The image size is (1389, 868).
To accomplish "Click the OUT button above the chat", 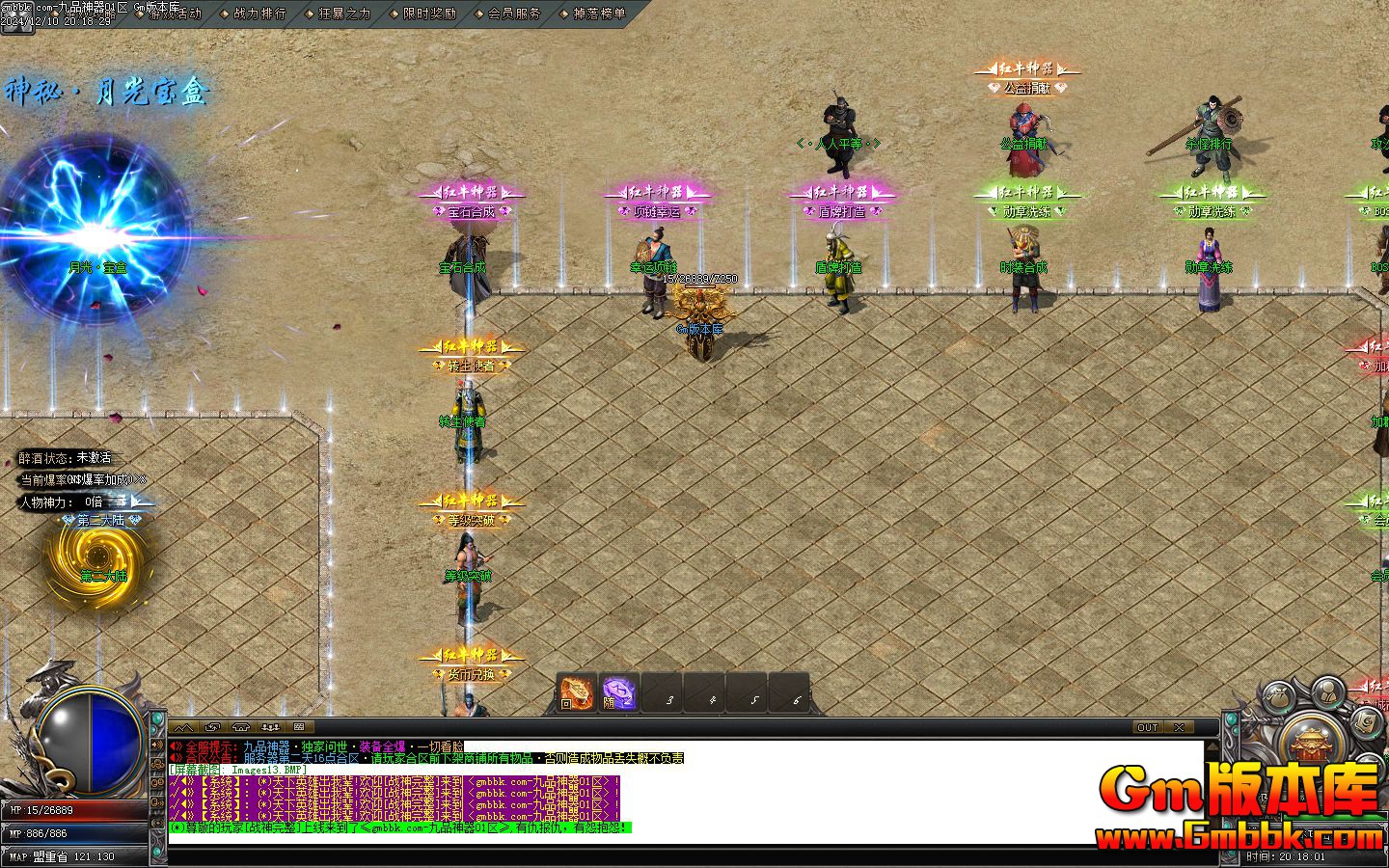I will (x=1147, y=727).
